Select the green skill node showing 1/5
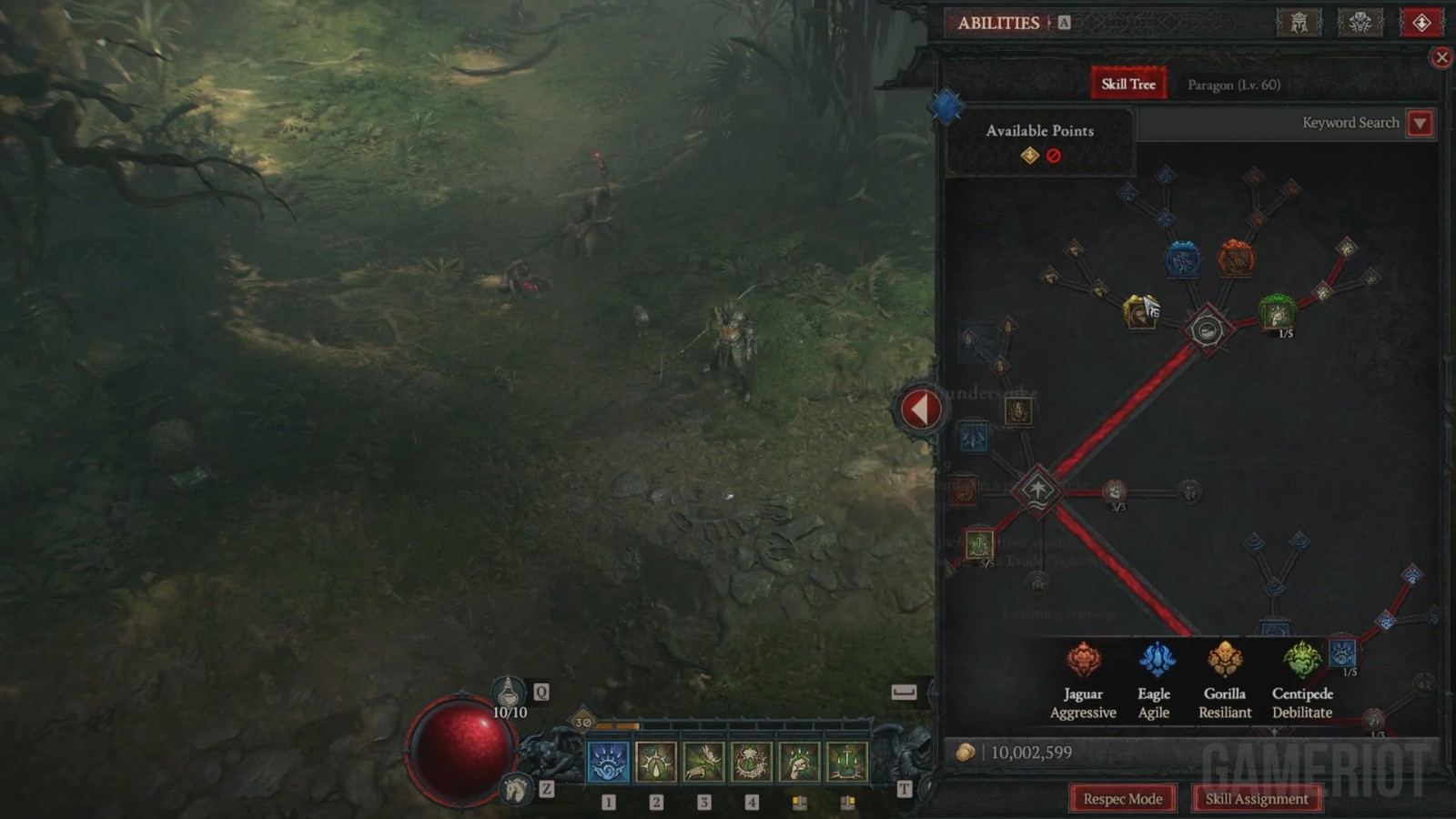Image resolution: width=1456 pixels, height=819 pixels. pyautogui.click(x=1277, y=312)
